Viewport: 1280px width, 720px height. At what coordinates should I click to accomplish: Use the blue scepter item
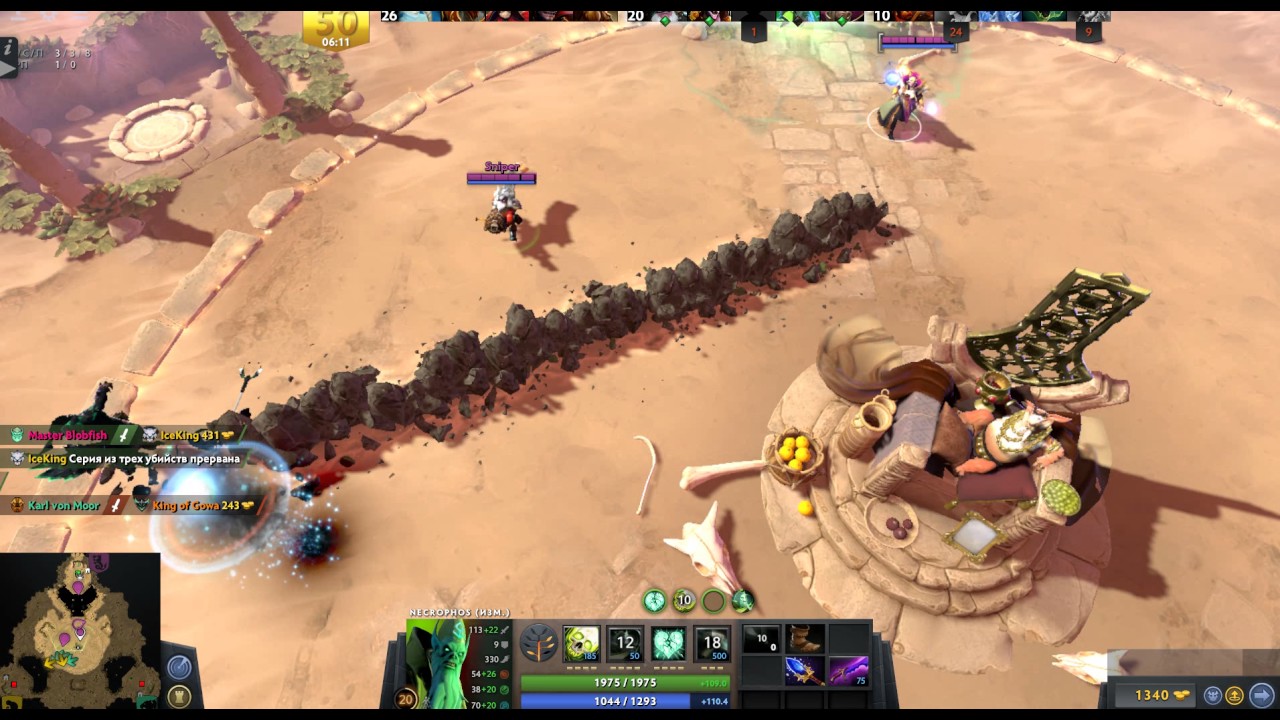pos(804,671)
